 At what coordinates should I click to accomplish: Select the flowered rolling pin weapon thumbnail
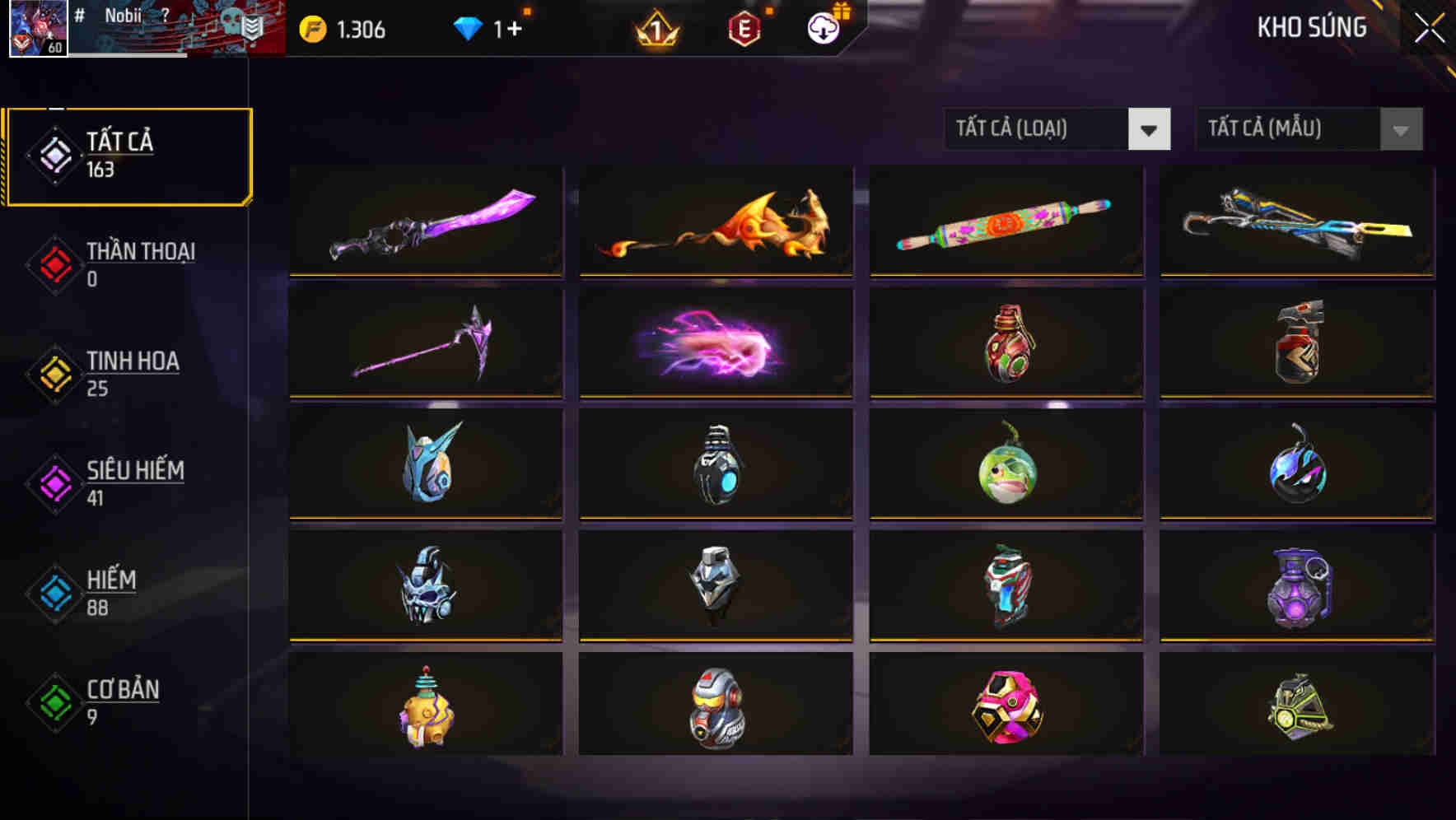pos(1005,221)
